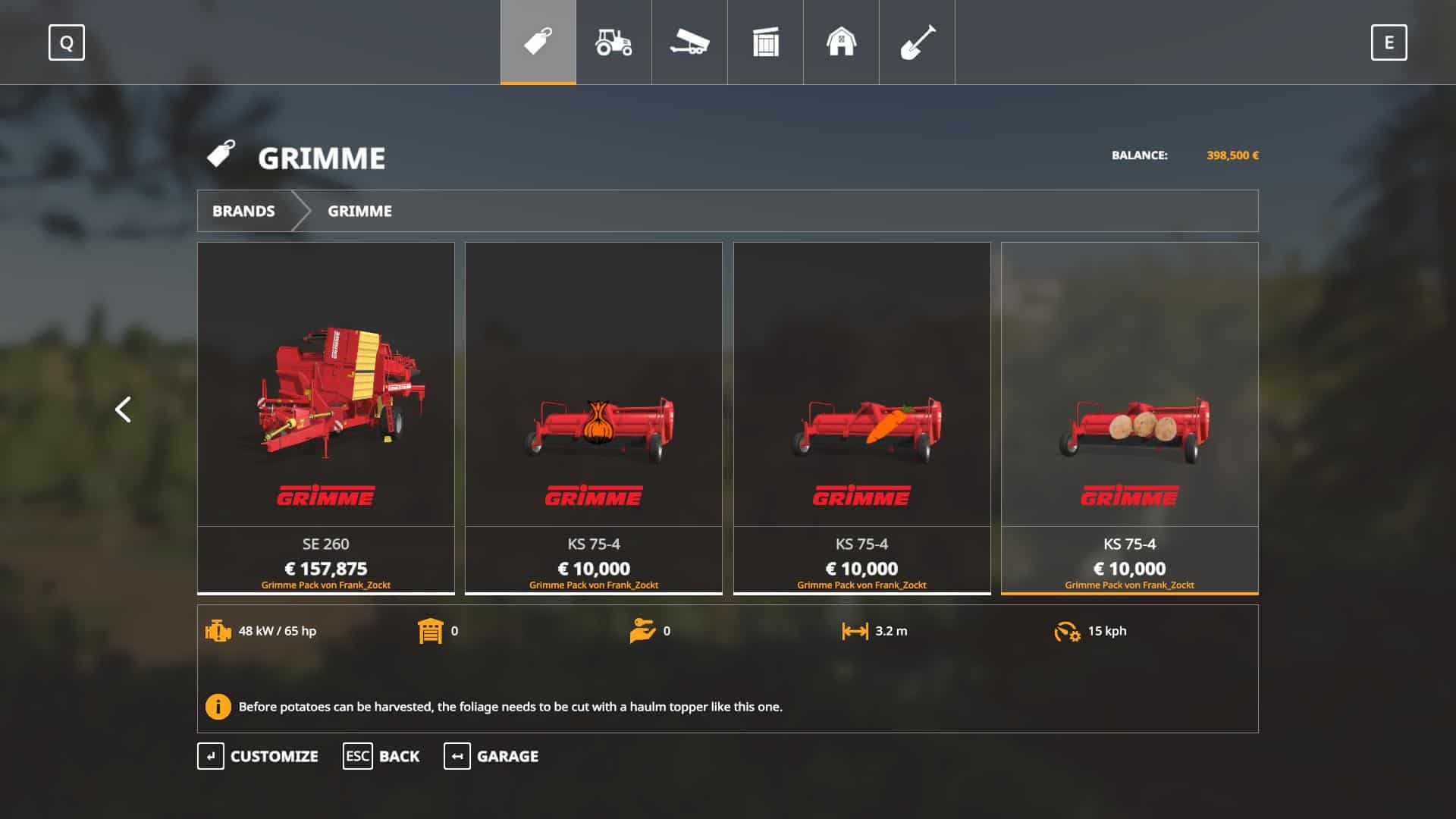Open the tractor vehicles tab

coord(613,42)
